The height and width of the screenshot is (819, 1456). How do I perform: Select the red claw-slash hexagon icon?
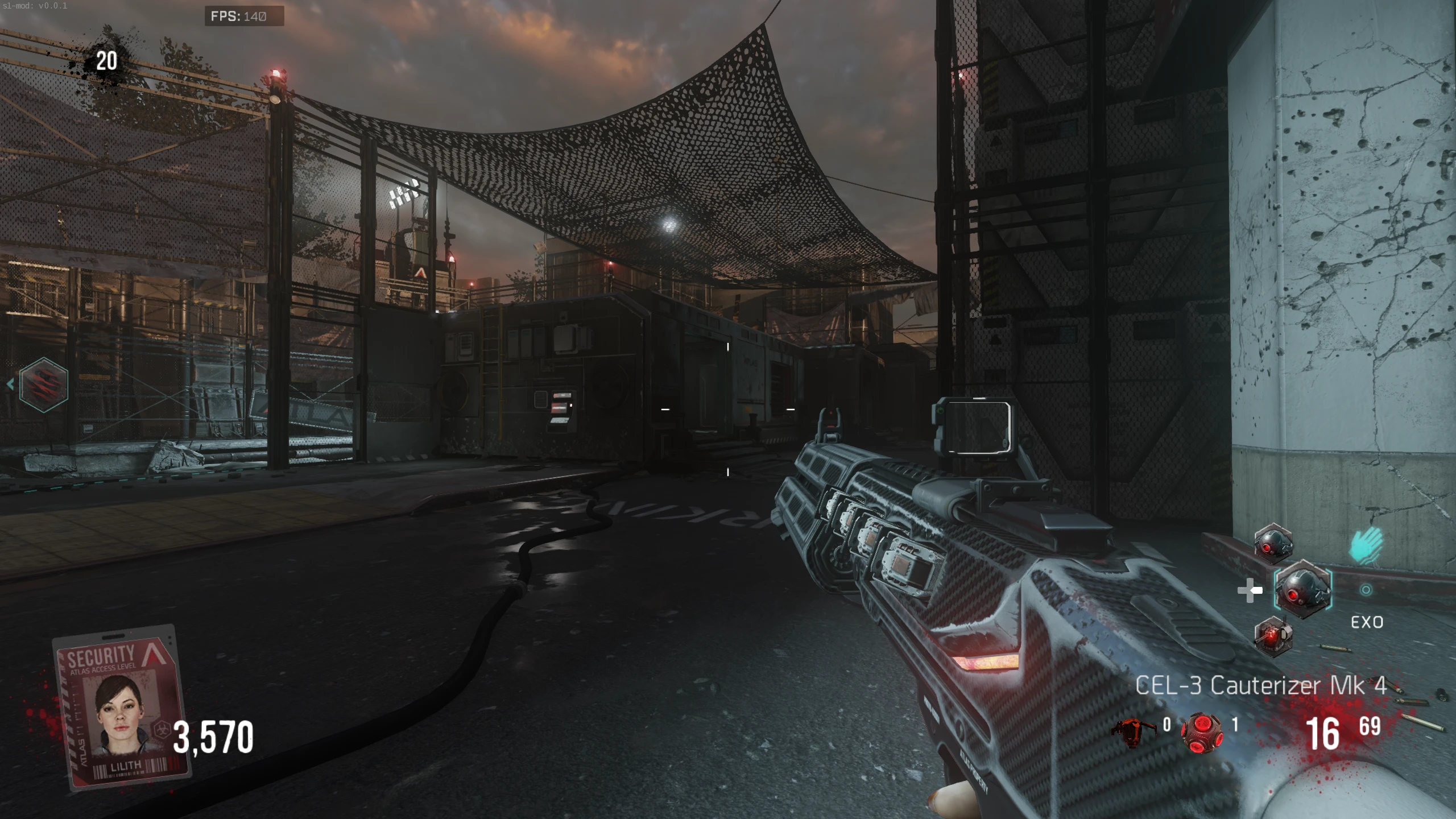click(44, 385)
